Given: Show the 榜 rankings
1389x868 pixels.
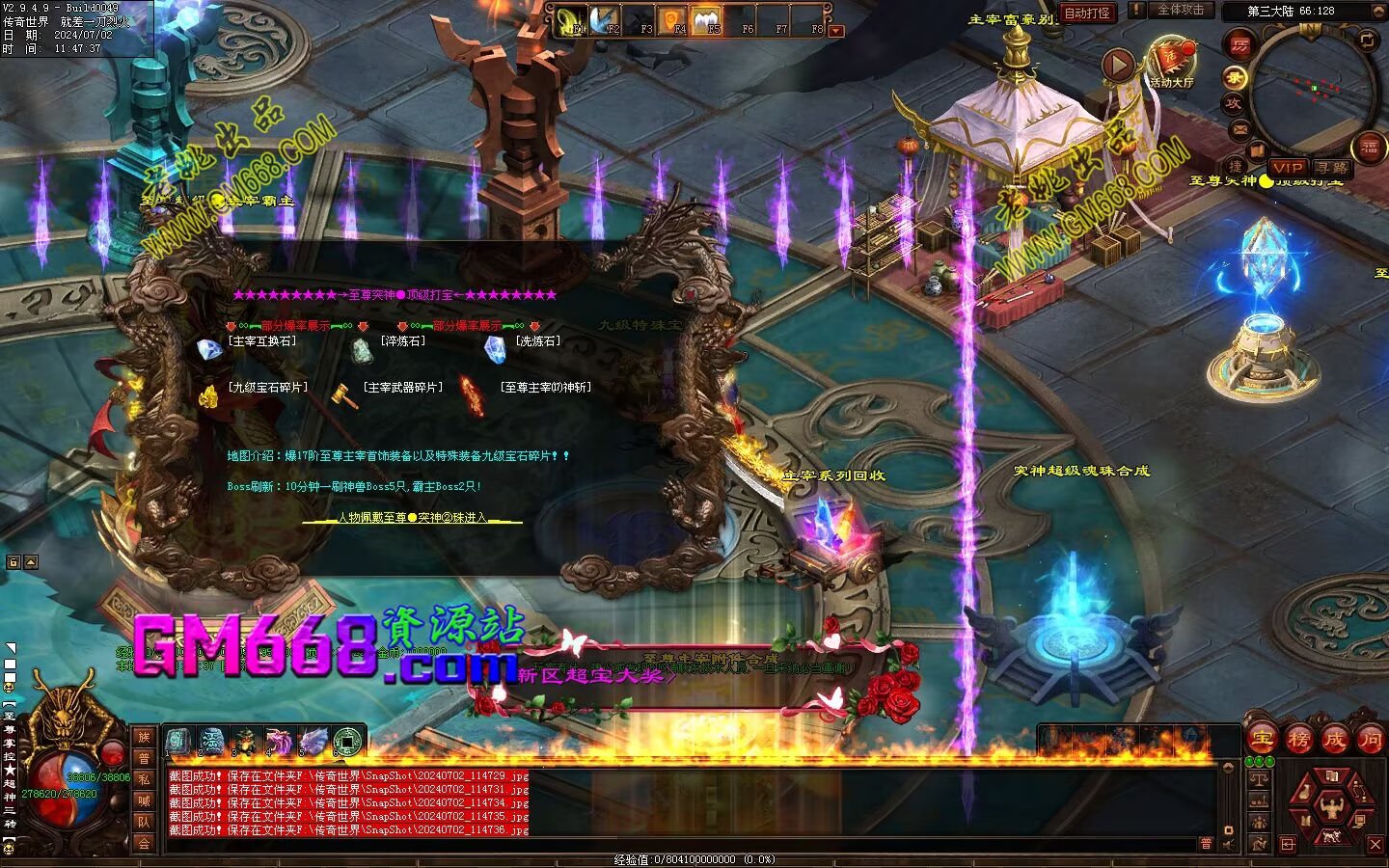Looking at the screenshot, I should point(1298,739).
